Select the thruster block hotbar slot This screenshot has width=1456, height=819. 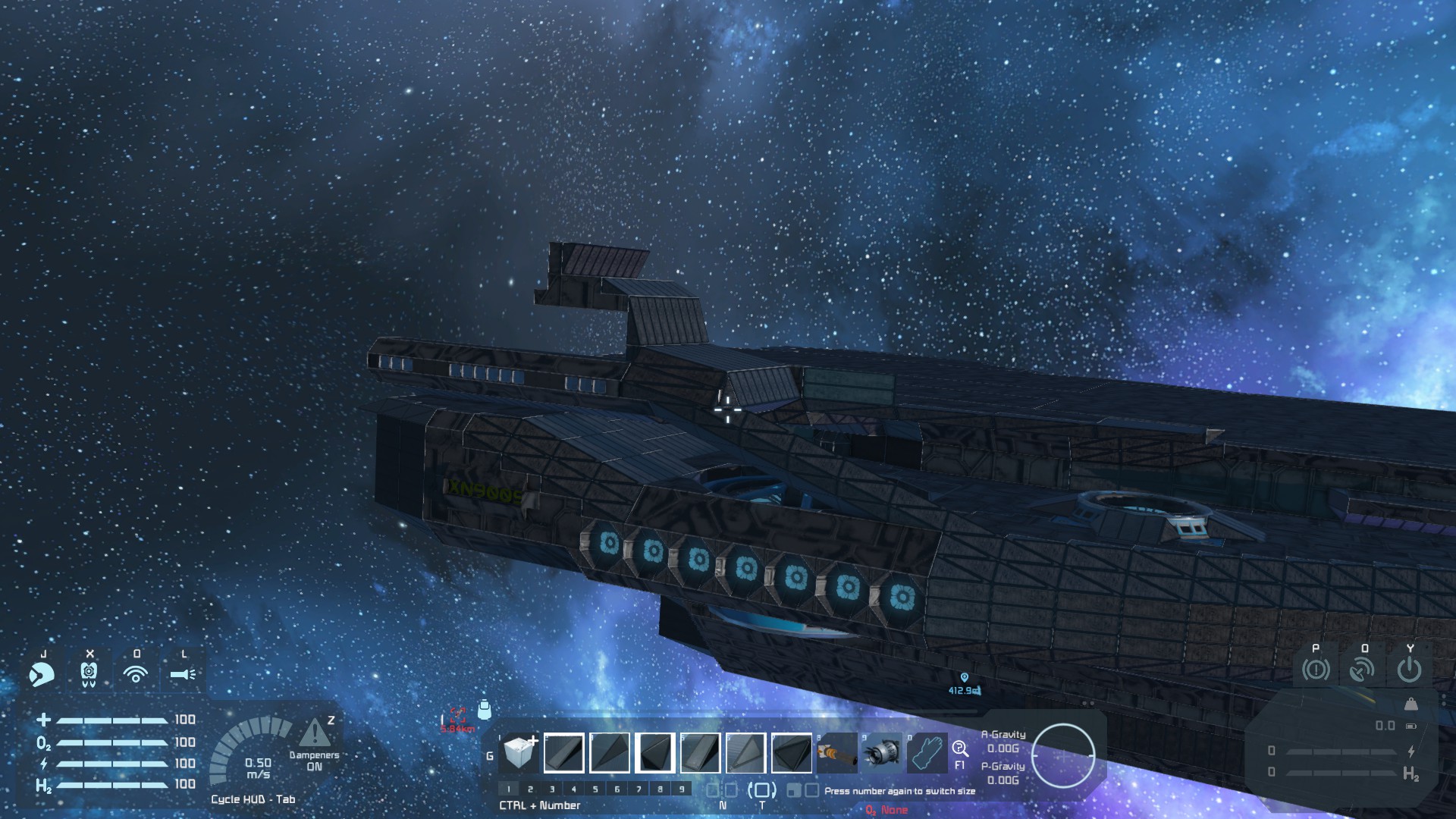point(882,752)
